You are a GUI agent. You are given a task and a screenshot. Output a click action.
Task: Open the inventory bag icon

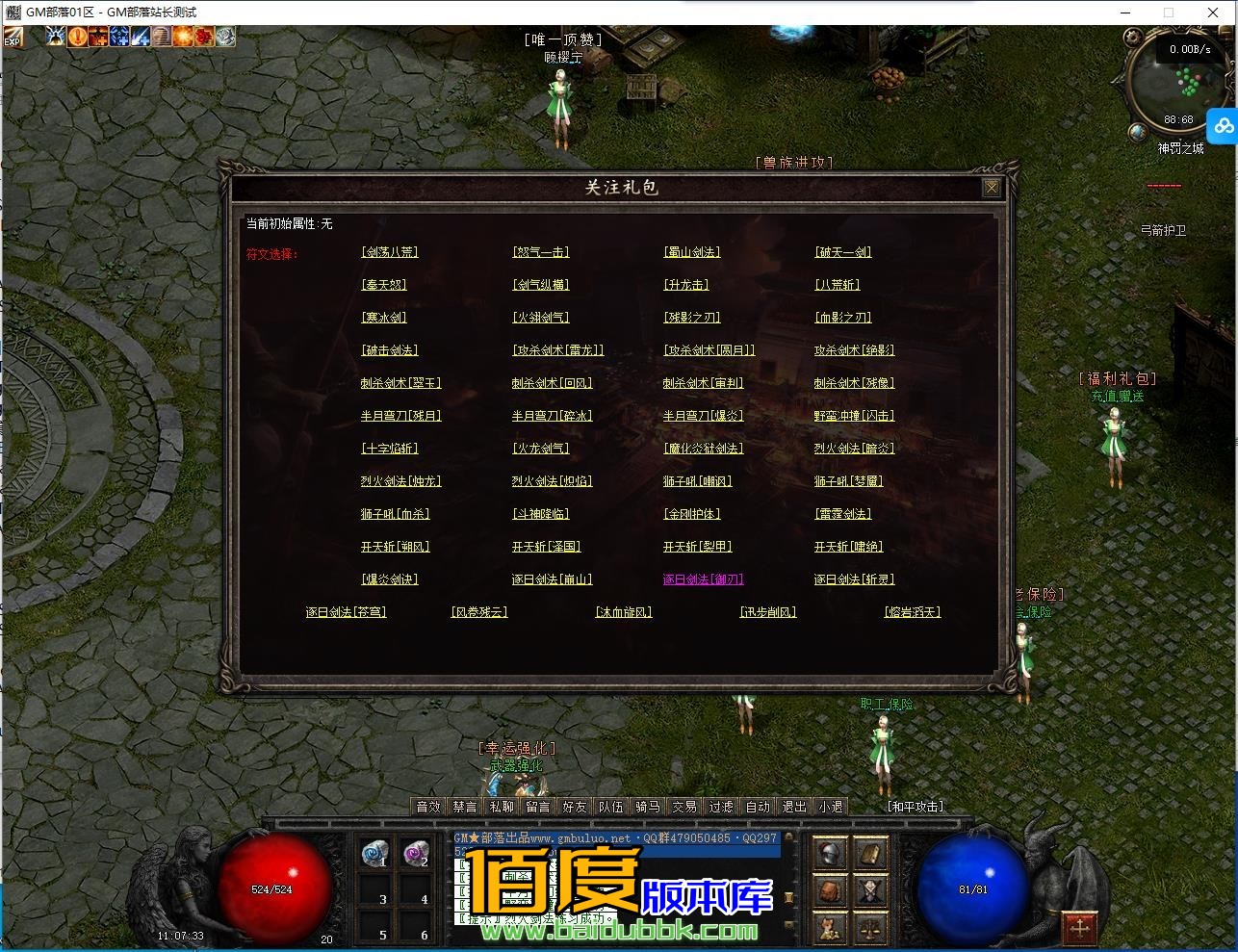(x=830, y=891)
